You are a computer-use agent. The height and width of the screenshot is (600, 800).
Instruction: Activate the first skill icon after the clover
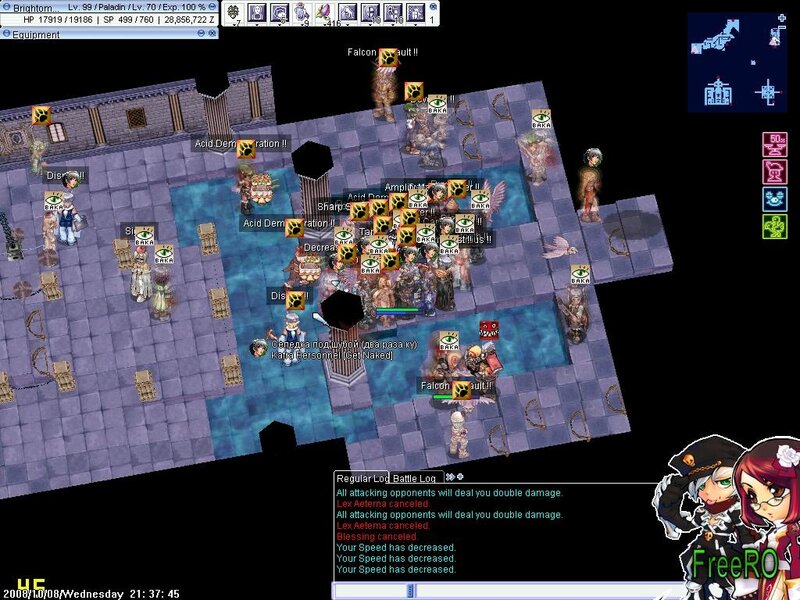(x=255, y=12)
